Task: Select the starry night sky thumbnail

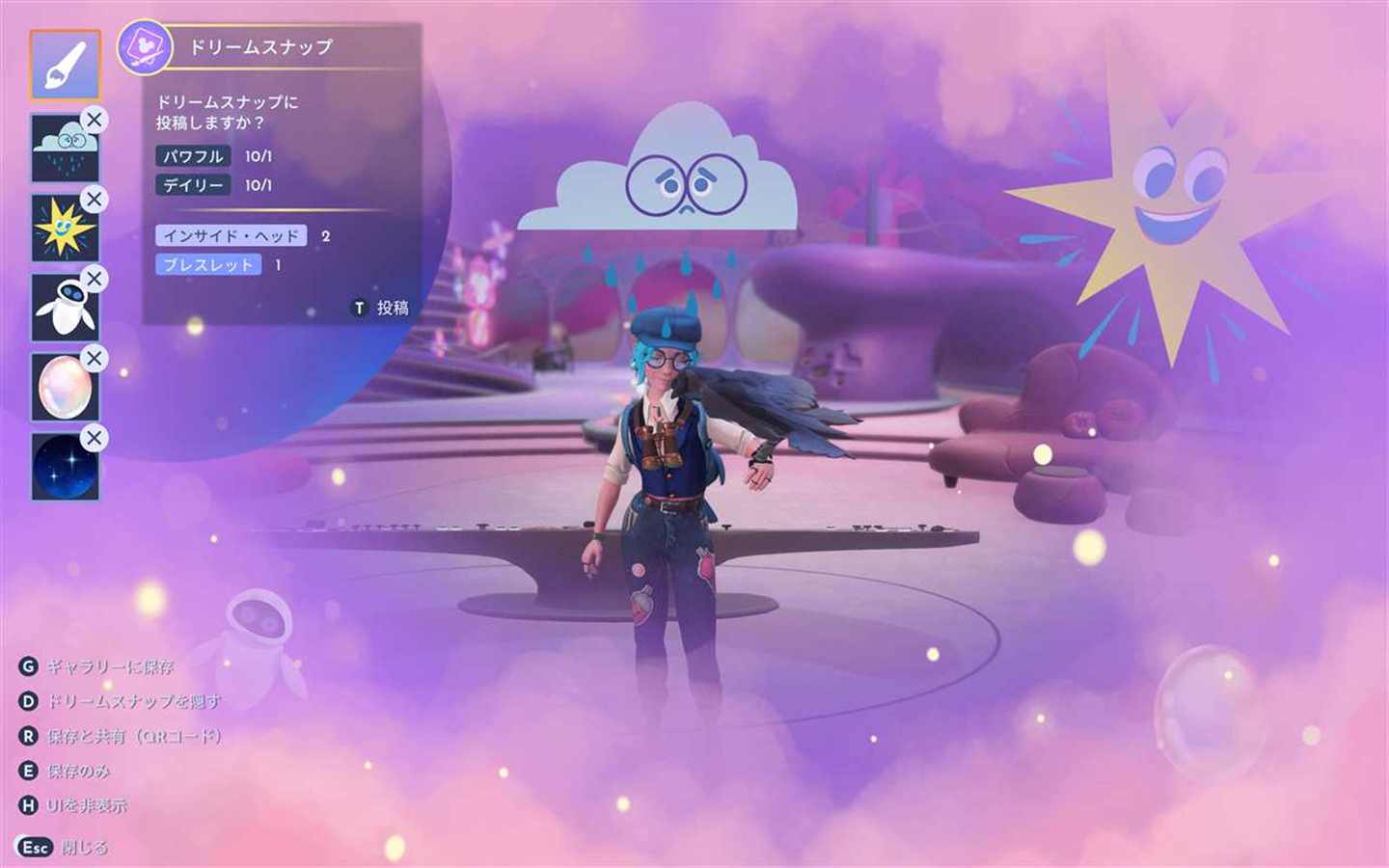Action: pyautogui.click(x=64, y=467)
